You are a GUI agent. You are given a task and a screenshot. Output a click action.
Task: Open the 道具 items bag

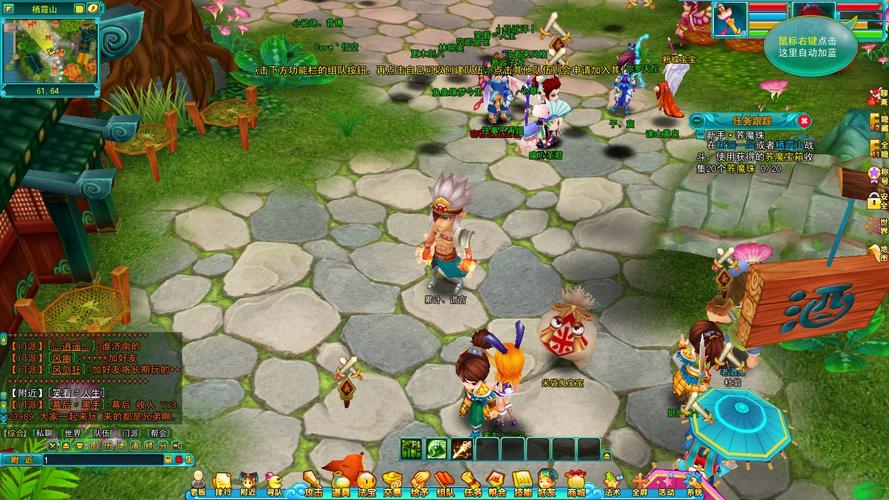click(x=341, y=483)
